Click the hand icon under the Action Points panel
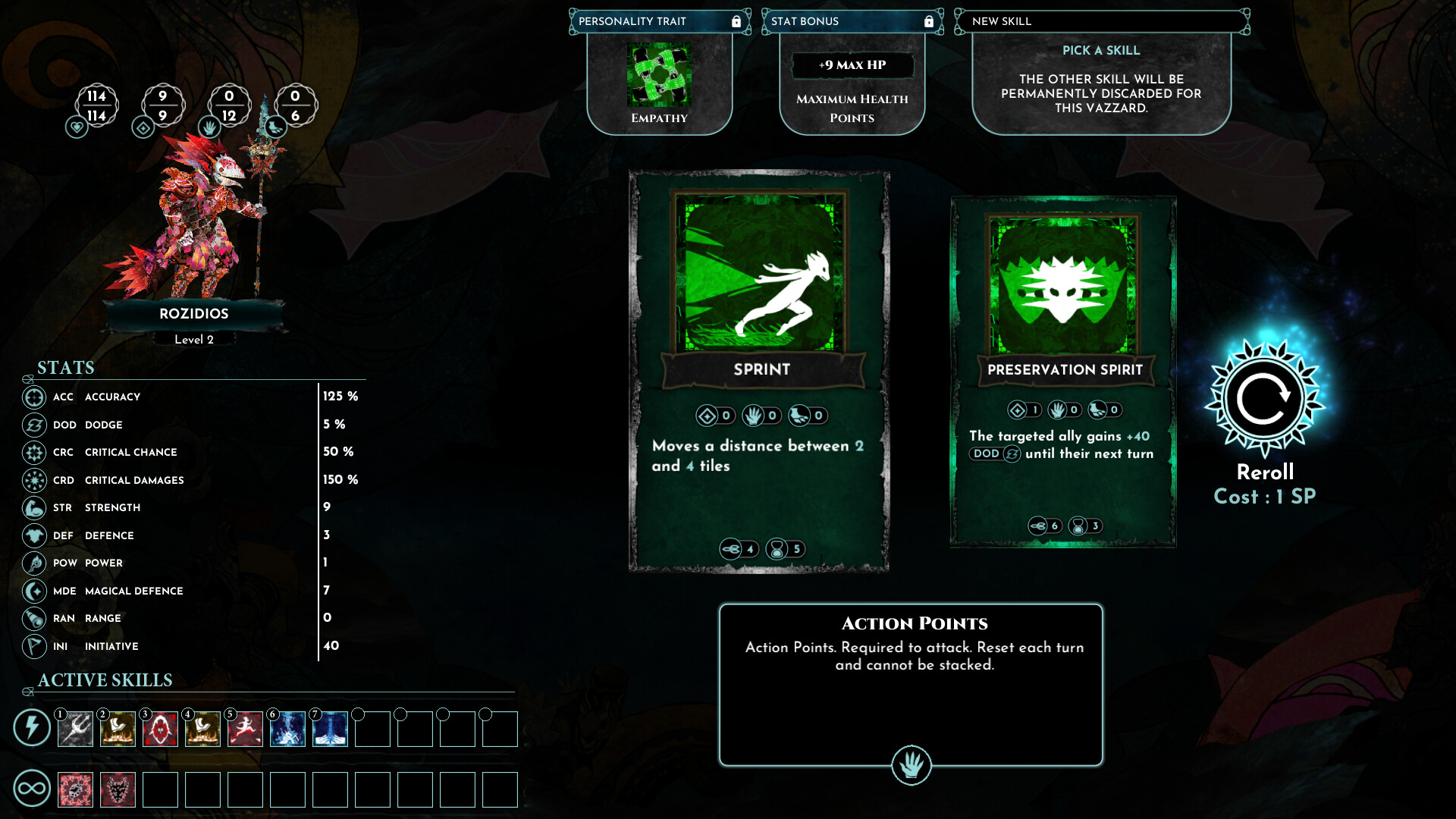Viewport: 1456px width, 819px height. pyautogui.click(x=912, y=765)
